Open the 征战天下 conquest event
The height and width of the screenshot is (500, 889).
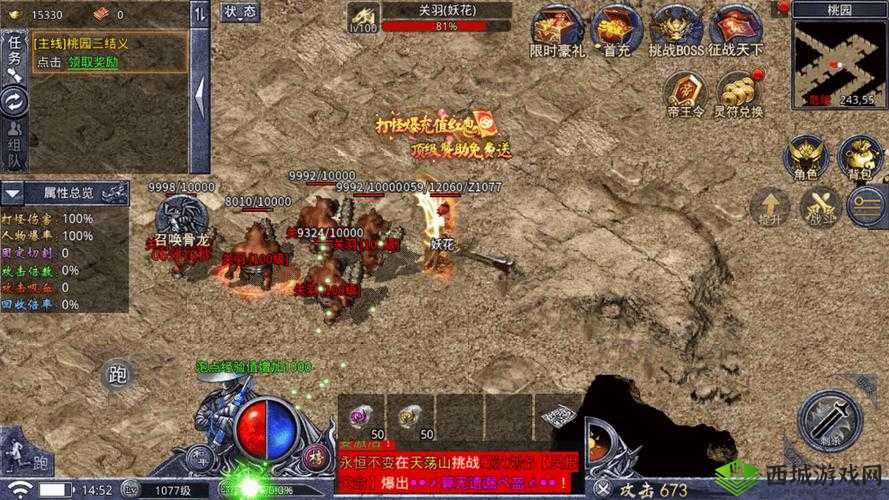(x=734, y=27)
